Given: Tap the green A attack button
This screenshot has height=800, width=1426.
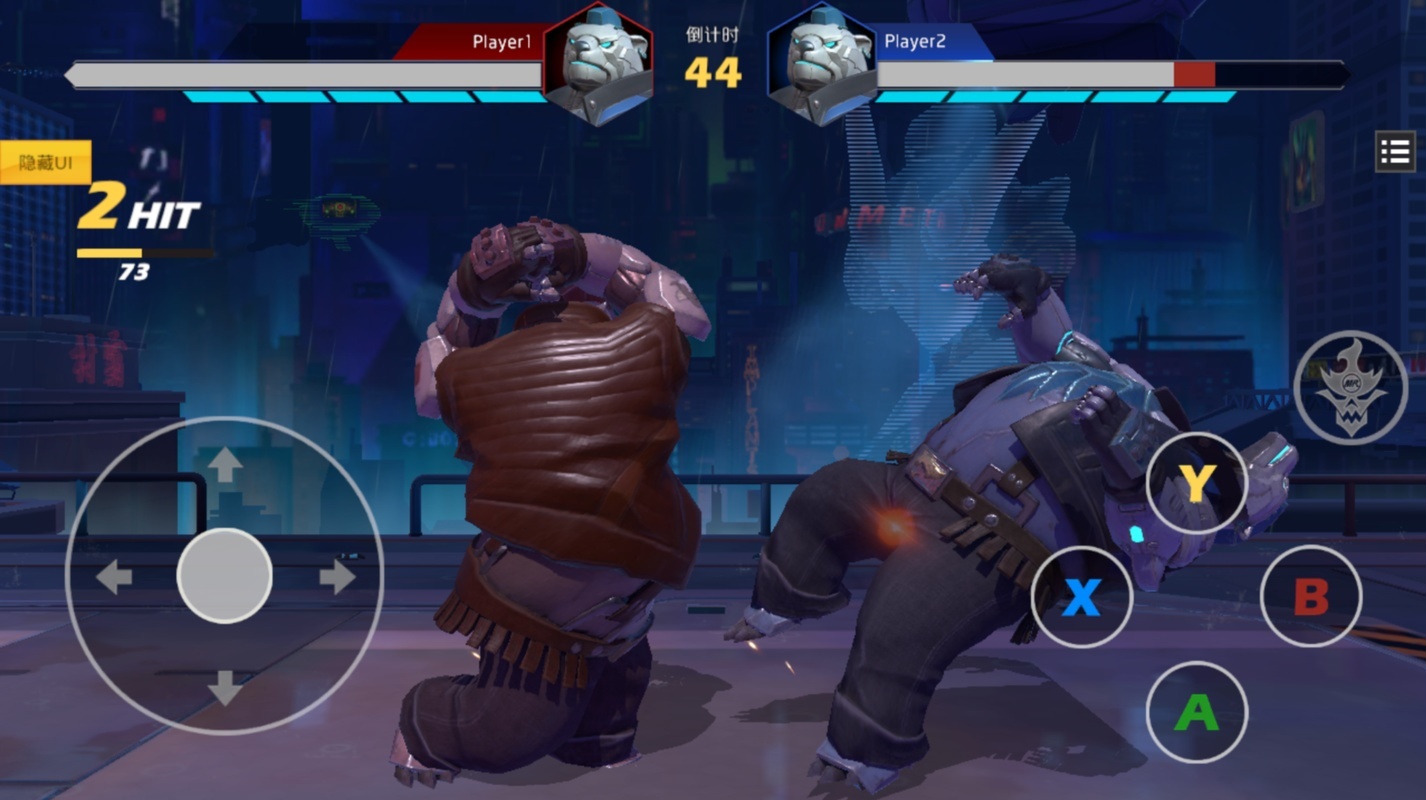Looking at the screenshot, I should click(1196, 712).
